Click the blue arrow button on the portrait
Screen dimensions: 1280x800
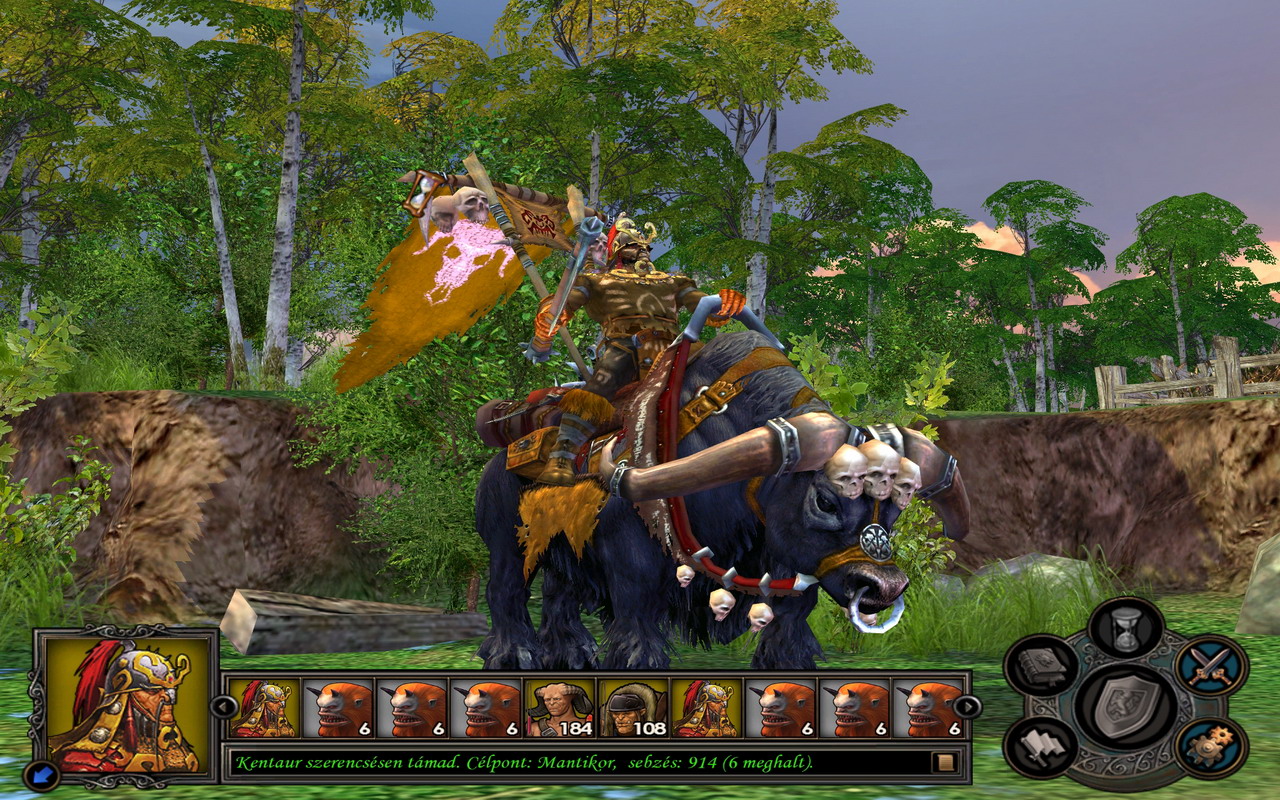(x=43, y=773)
